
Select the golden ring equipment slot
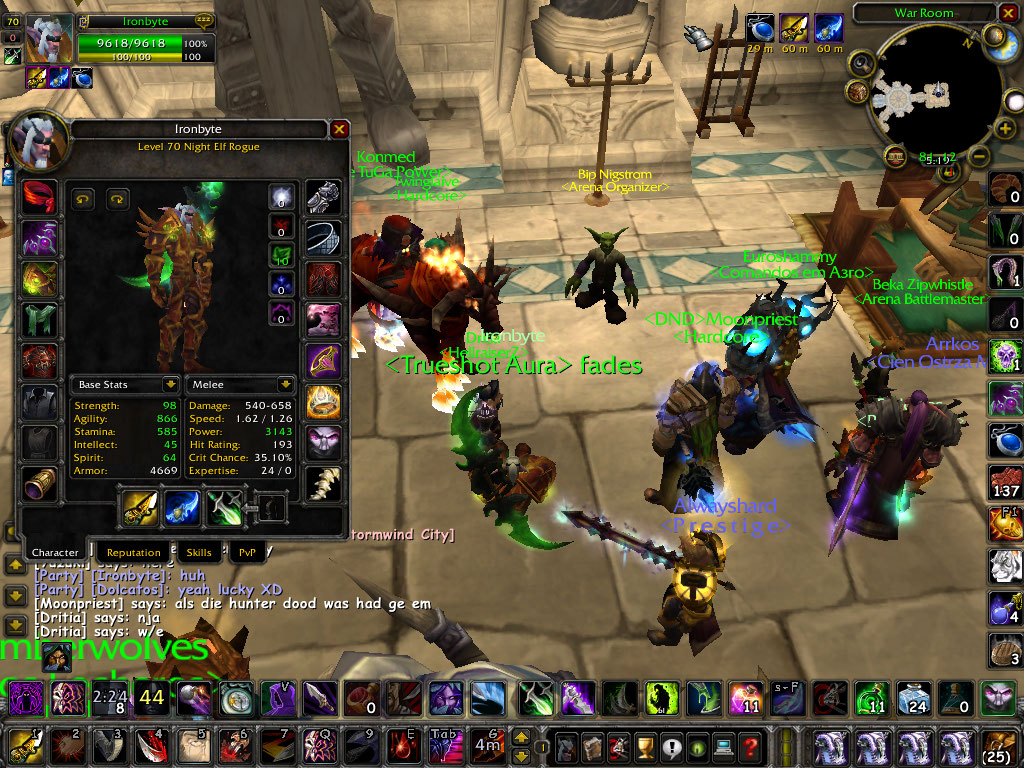tap(322, 401)
